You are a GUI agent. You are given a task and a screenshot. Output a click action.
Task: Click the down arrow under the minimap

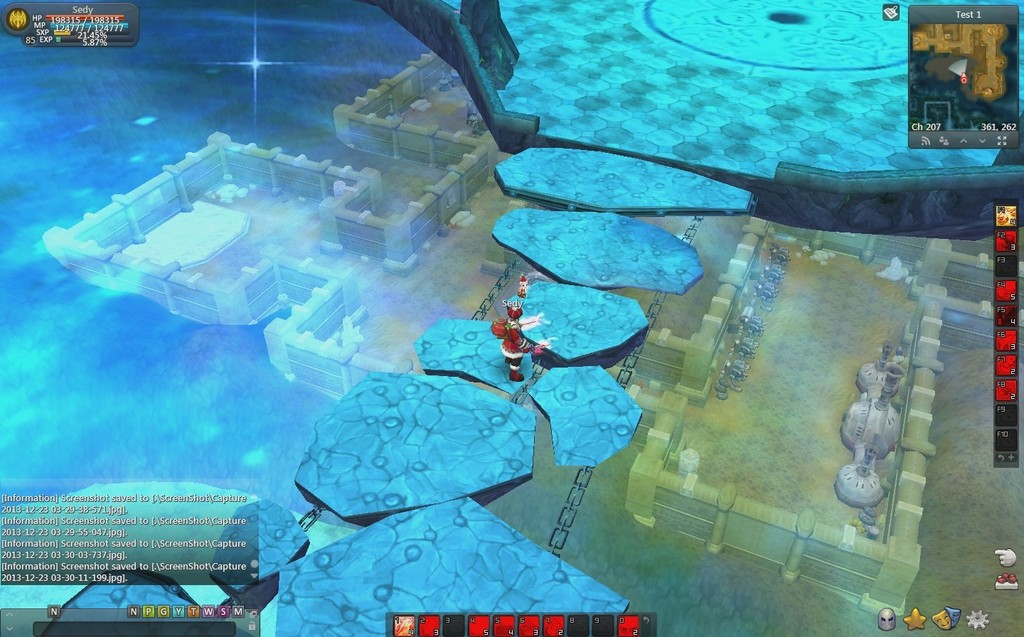point(983,141)
